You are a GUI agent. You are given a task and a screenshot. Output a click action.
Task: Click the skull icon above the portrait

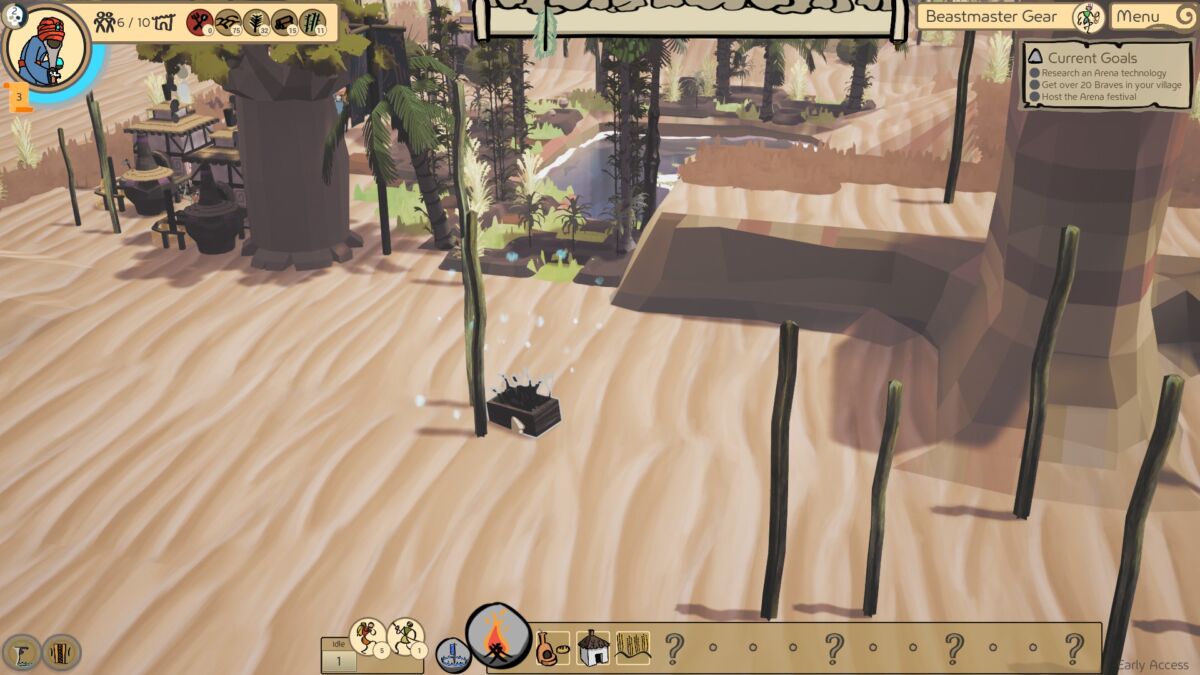point(16,15)
